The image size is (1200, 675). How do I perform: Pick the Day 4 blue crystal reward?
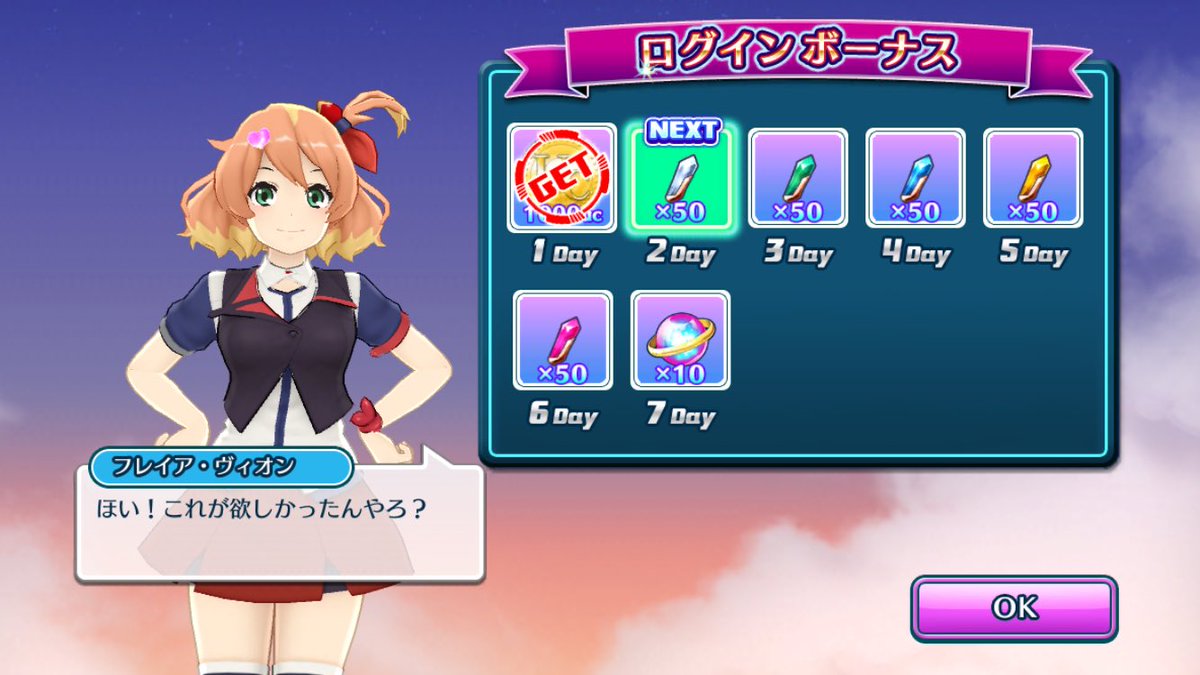point(915,178)
